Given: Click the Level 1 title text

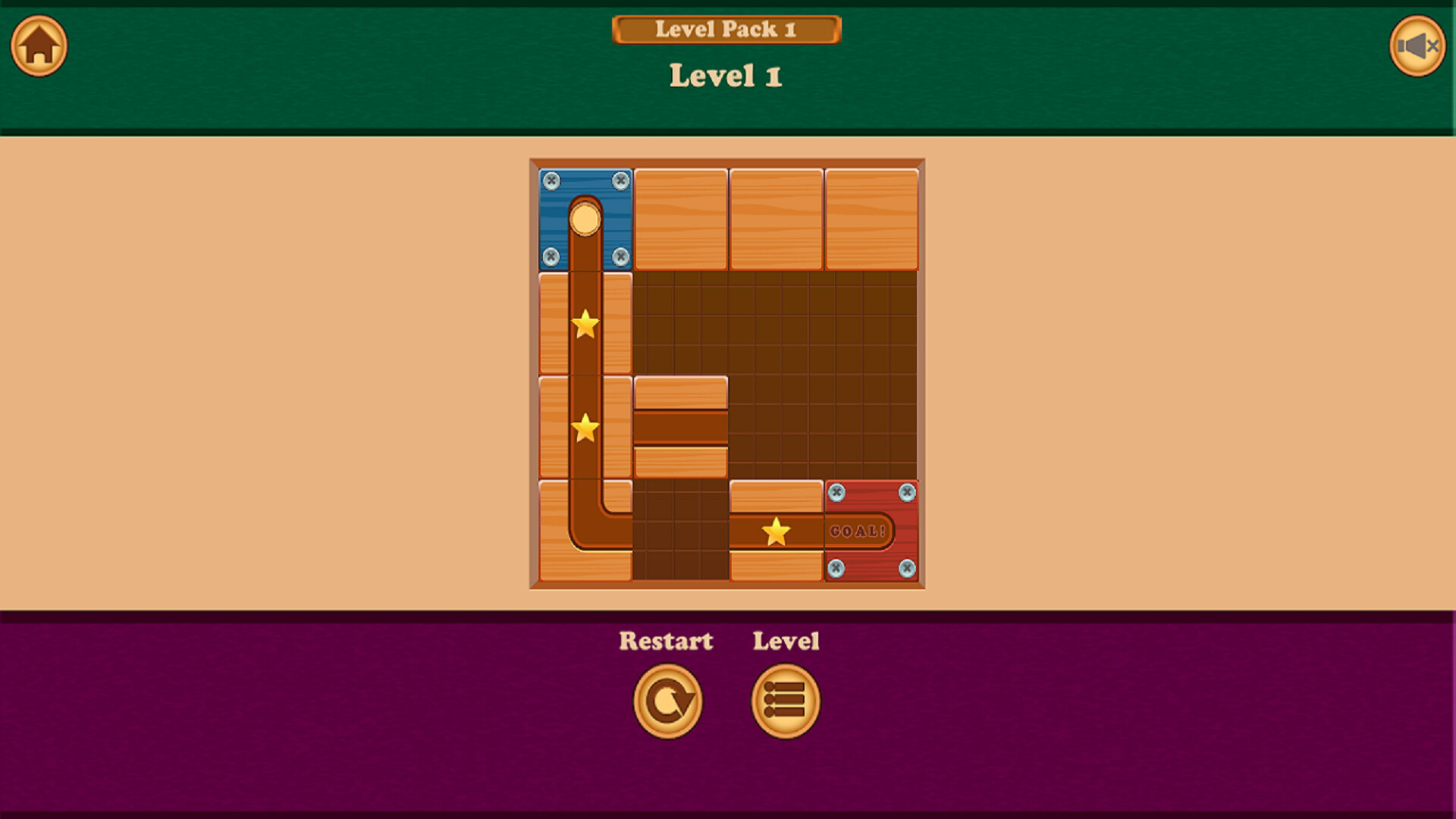Looking at the screenshot, I should click(x=726, y=75).
